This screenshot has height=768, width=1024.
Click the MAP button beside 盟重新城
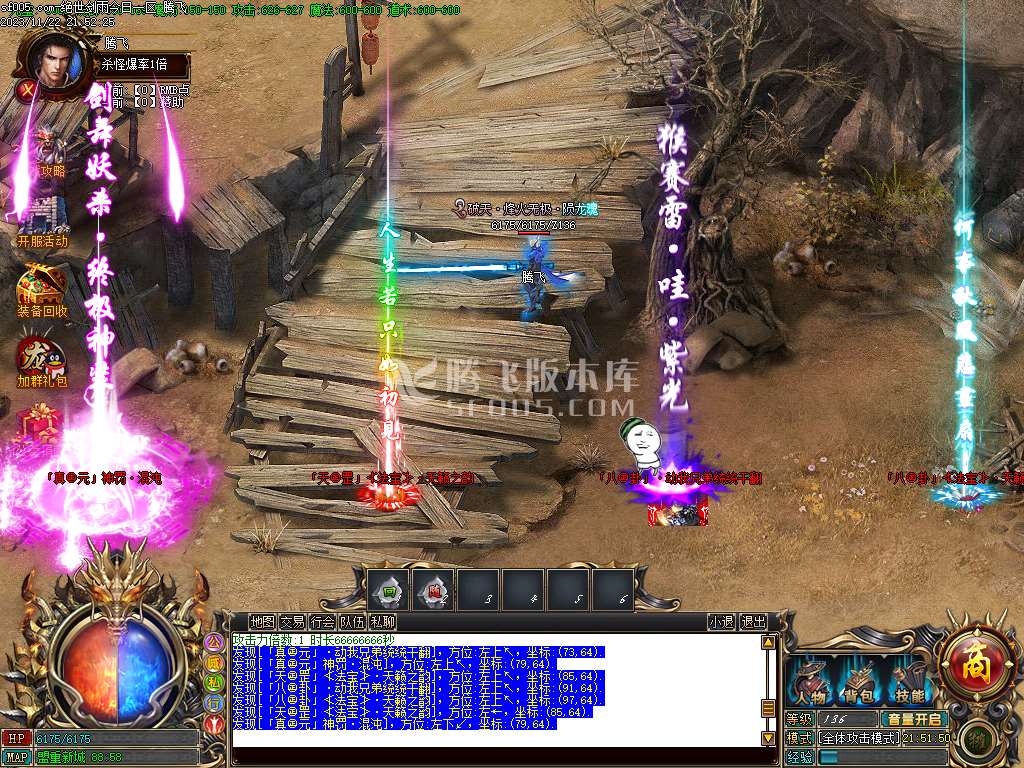[x=16, y=757]
